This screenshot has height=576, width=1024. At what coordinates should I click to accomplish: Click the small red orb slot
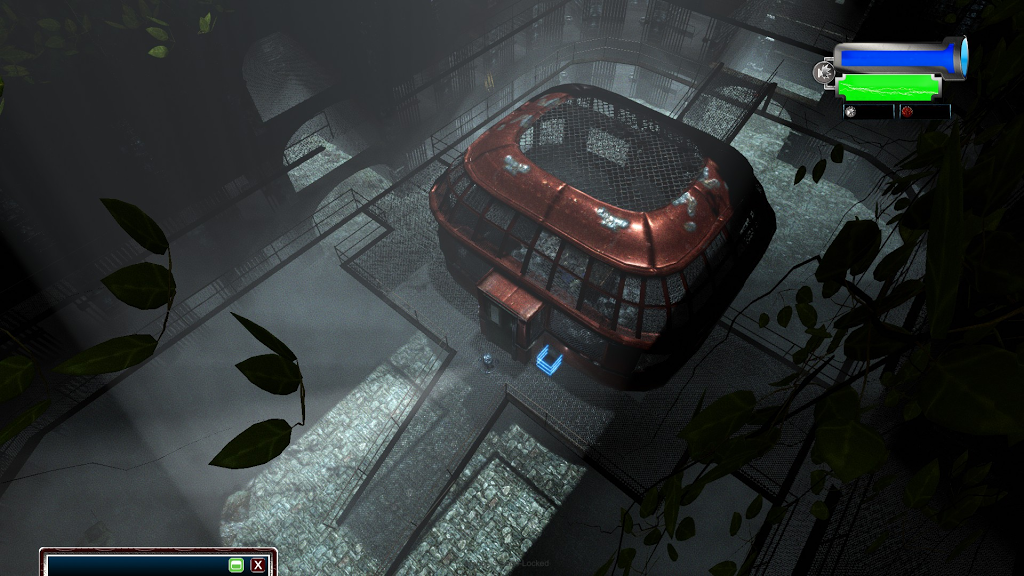pyautogui.click(x=907, y=112)
